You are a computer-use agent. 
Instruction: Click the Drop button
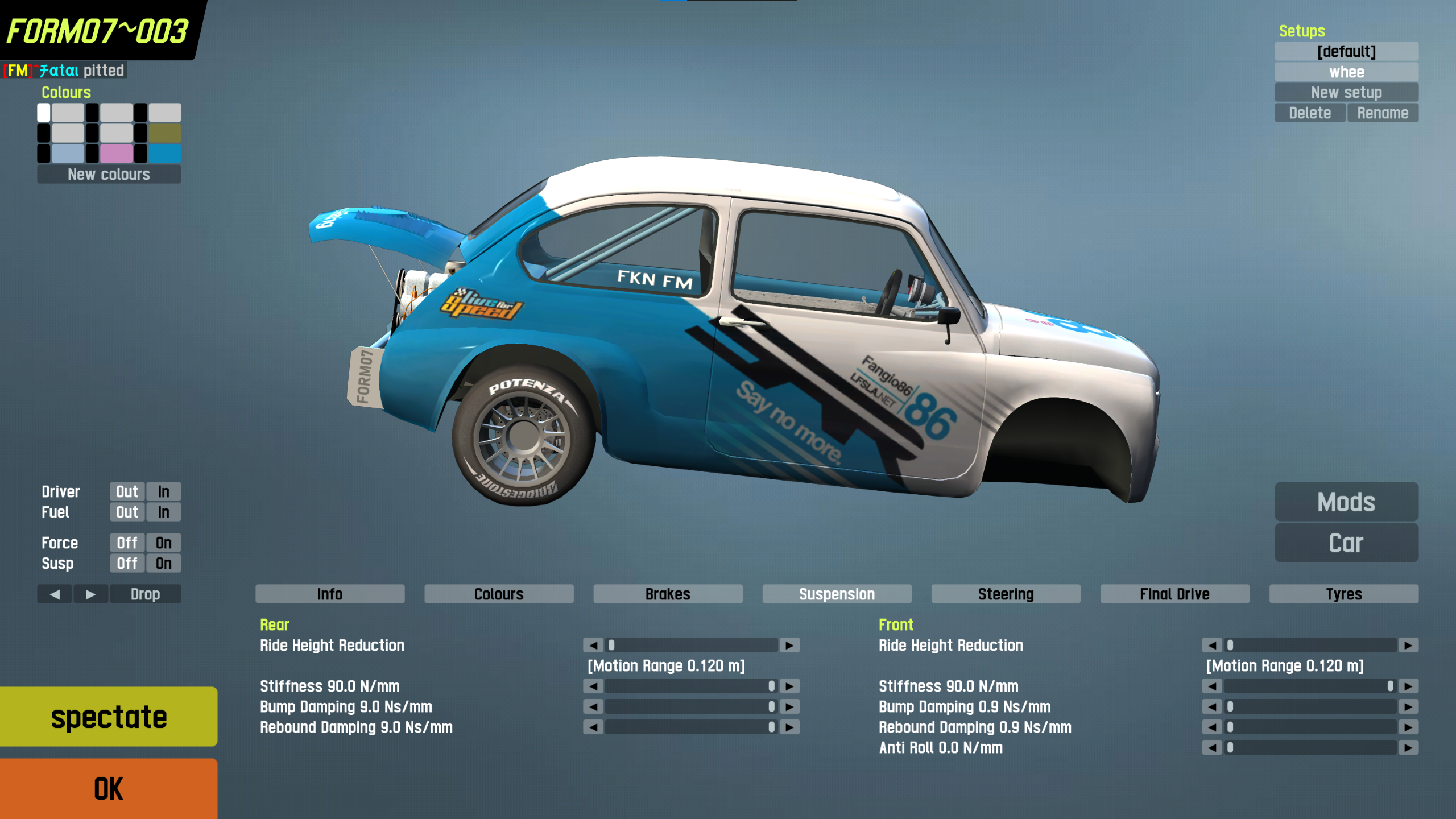(145, 594)
